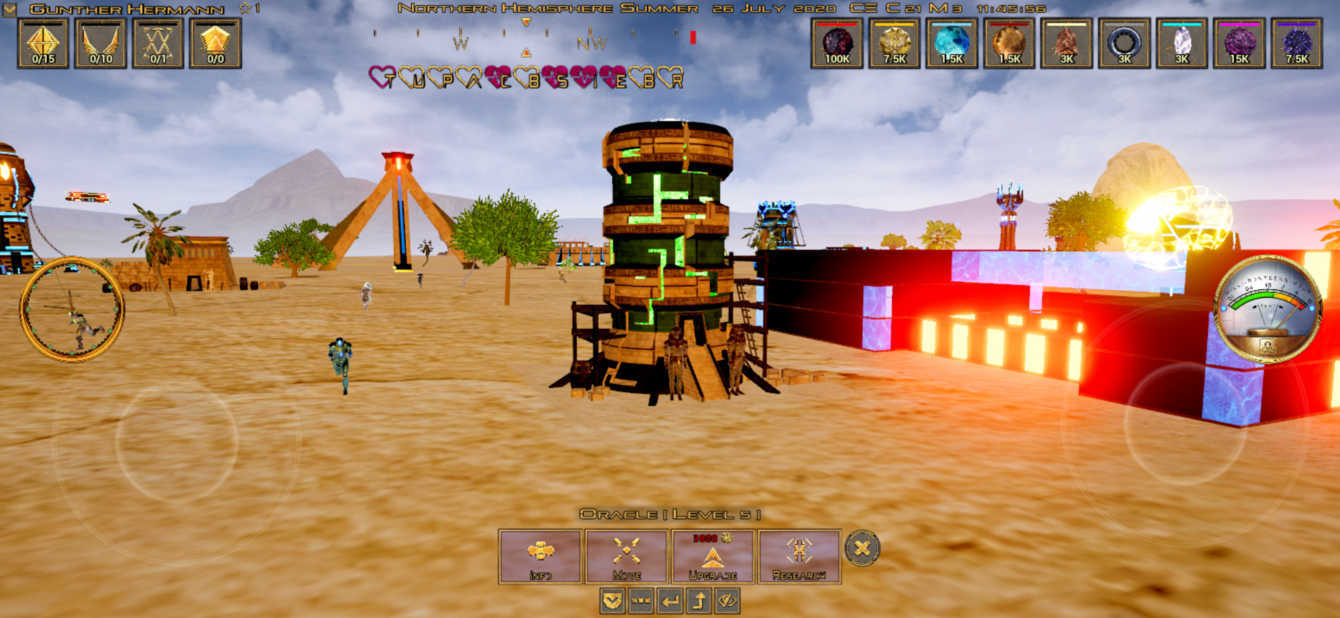Close the Oracle action panel
The width and height of the screenshot is (1340, 618).
(862, 547)
